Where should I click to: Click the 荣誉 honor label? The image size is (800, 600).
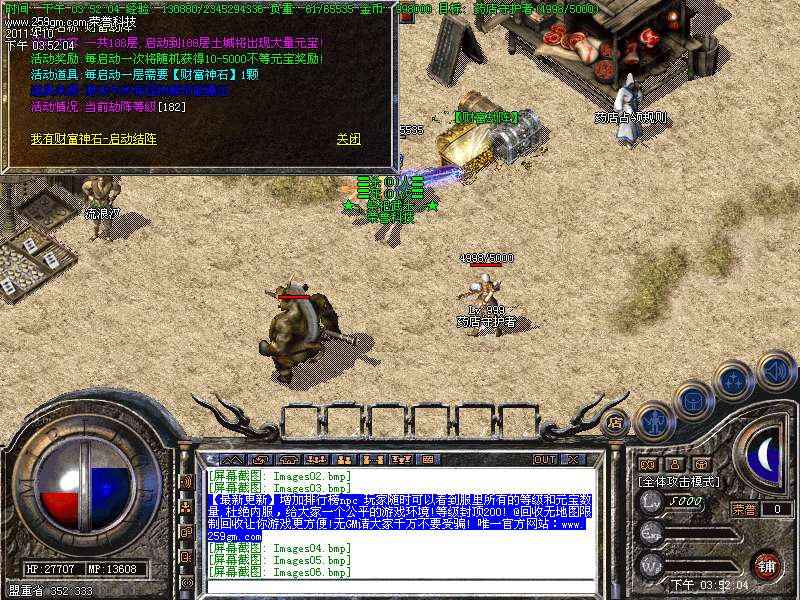(744, 508)
